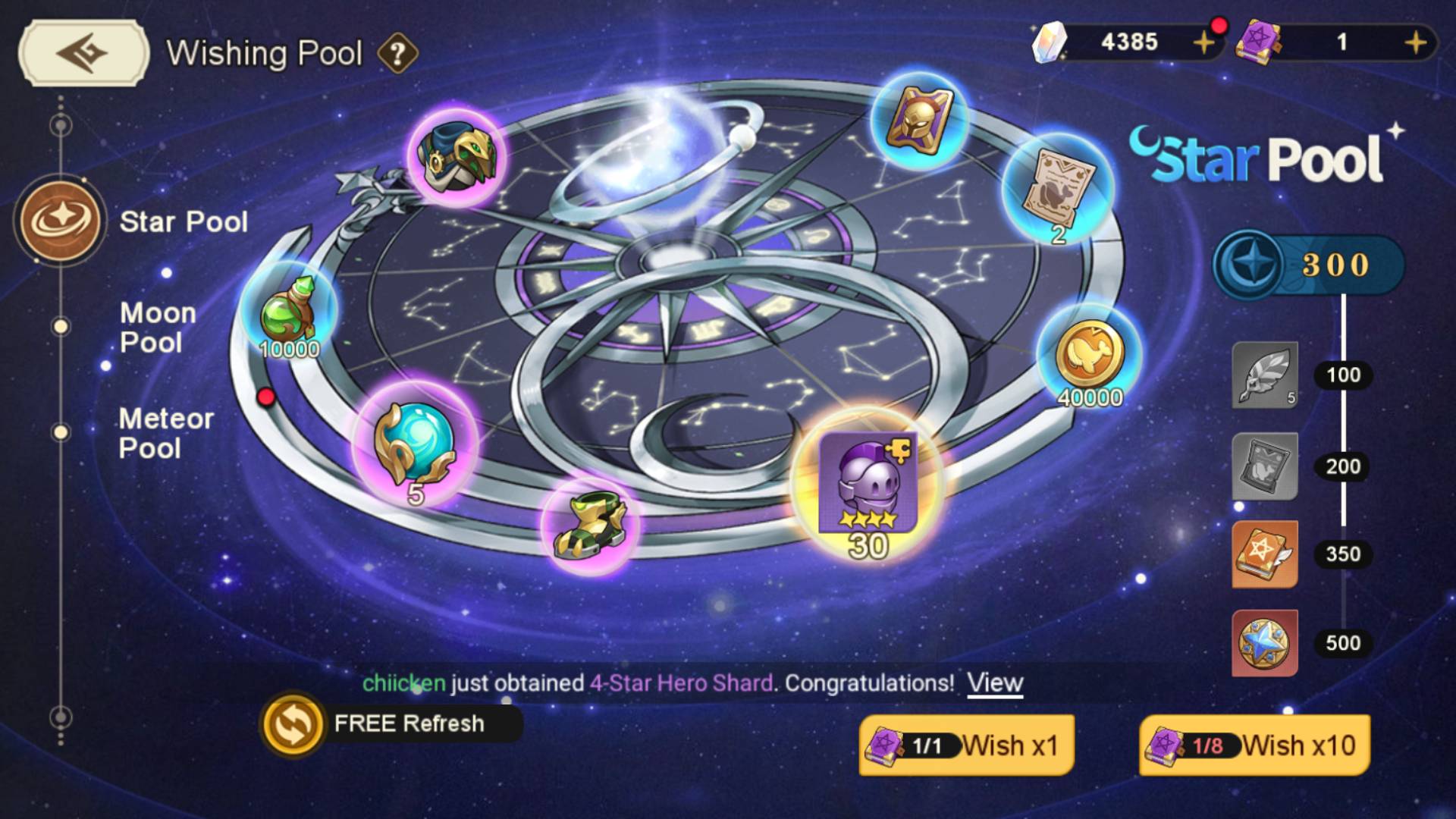Screen dimensions: 1456x819
Task: Switch to the Meteor Pool tab
Action: click(165, 433)
